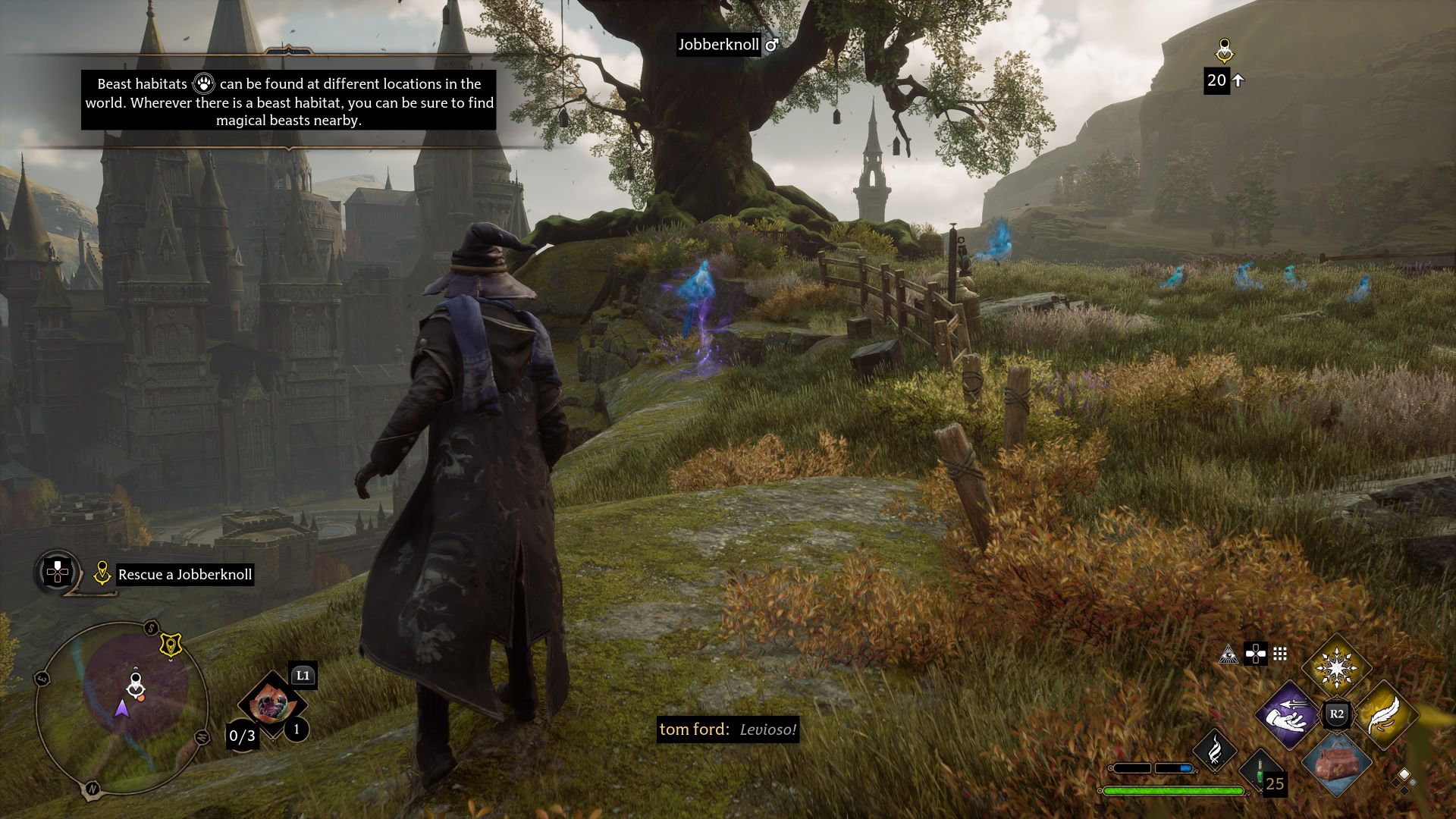Click the 0/3 collection counter
Viewport: 1456px width, 819px height.
tap(243, 736)
